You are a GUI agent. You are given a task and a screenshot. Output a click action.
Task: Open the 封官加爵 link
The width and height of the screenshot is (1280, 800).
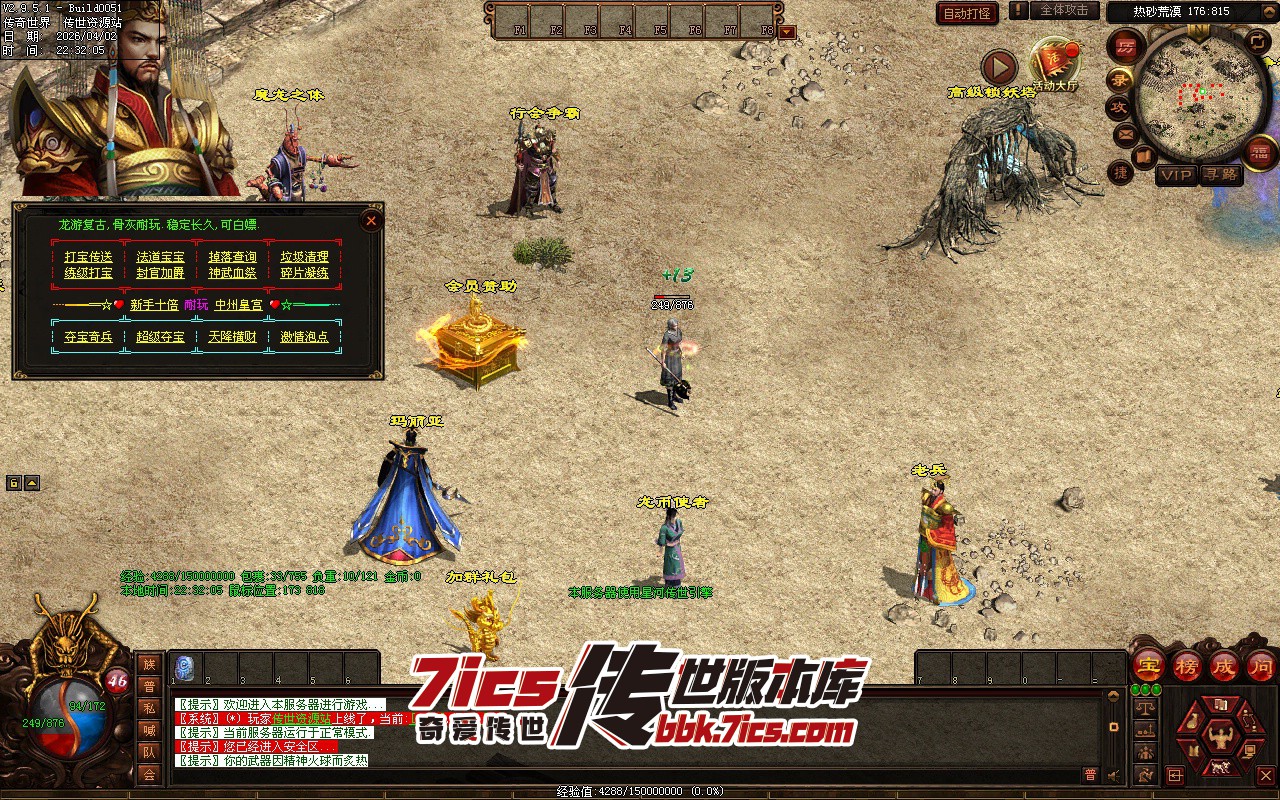[160, 273]
